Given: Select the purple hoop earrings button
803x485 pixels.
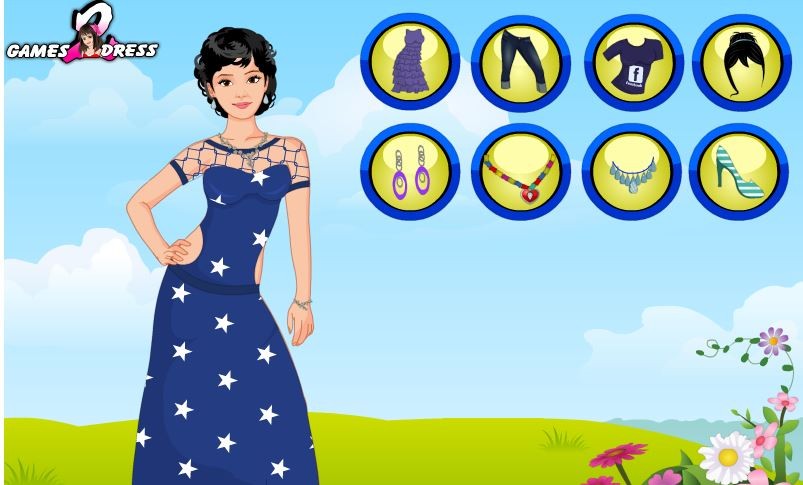Looking at the screenshot, I should [409, 172].
